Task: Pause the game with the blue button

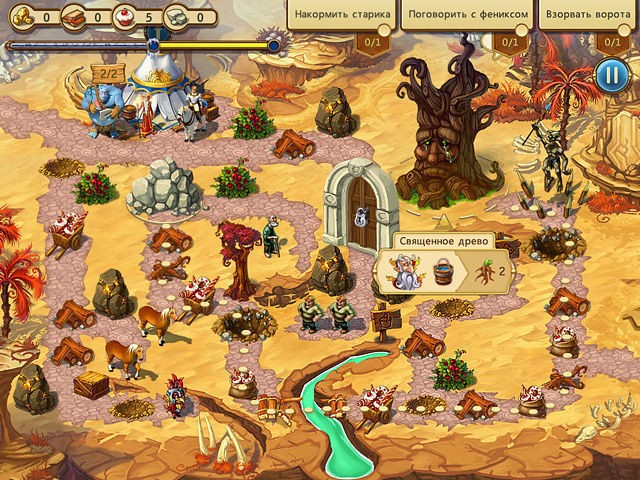Action: tap(609, 74)
